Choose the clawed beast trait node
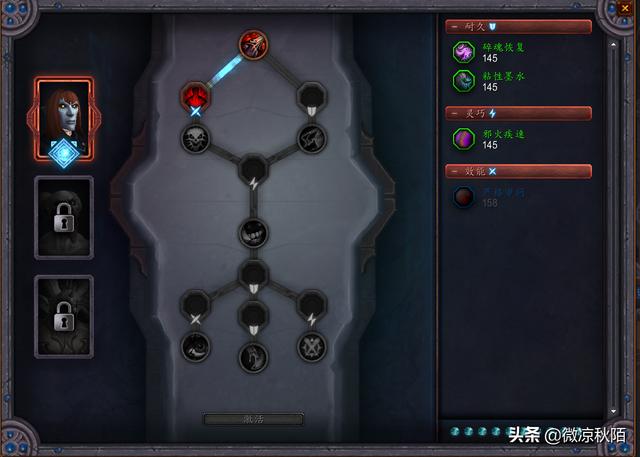 click(x=311, y=138)
